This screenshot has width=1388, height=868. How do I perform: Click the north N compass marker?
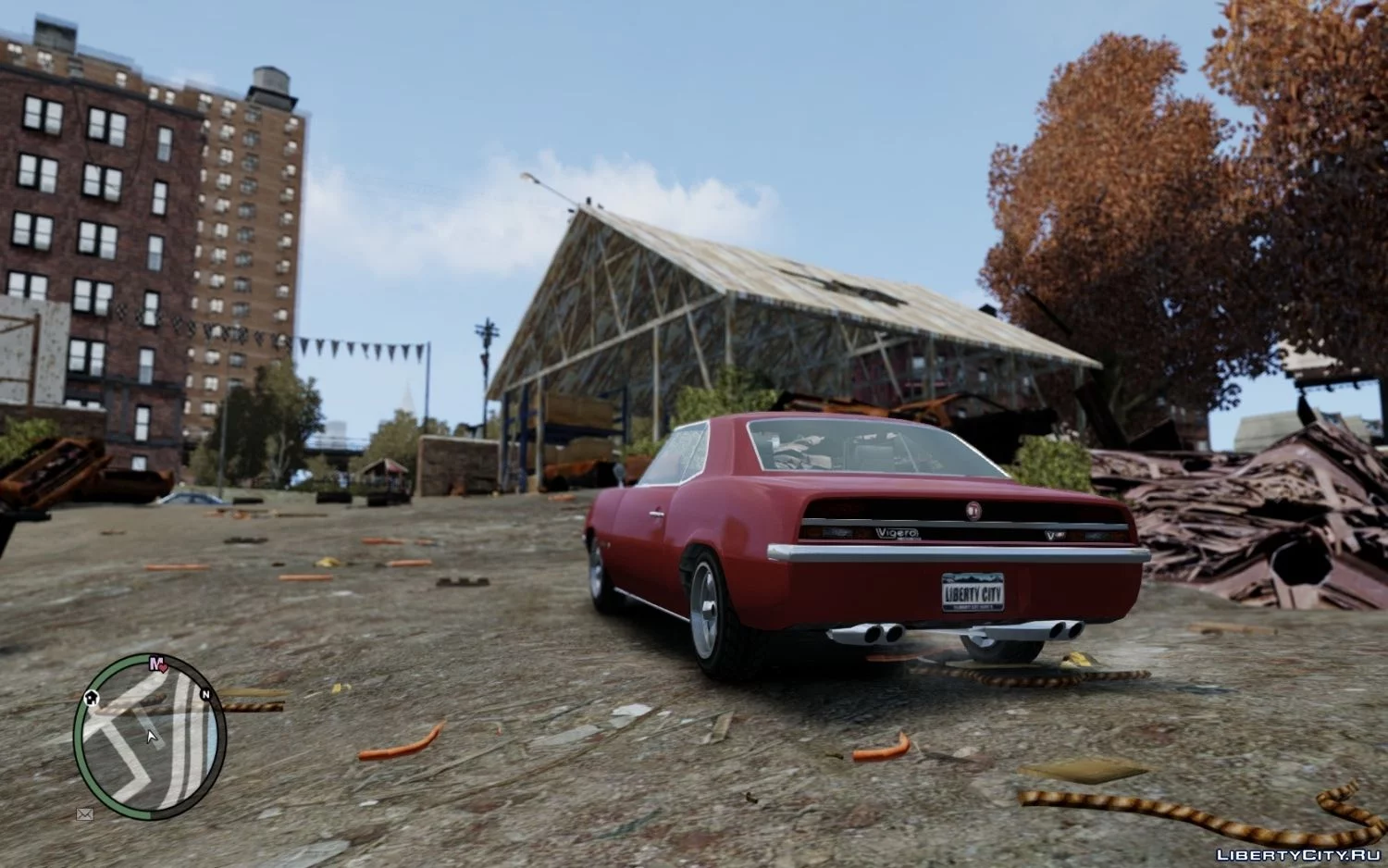click(x=206, y=694)
